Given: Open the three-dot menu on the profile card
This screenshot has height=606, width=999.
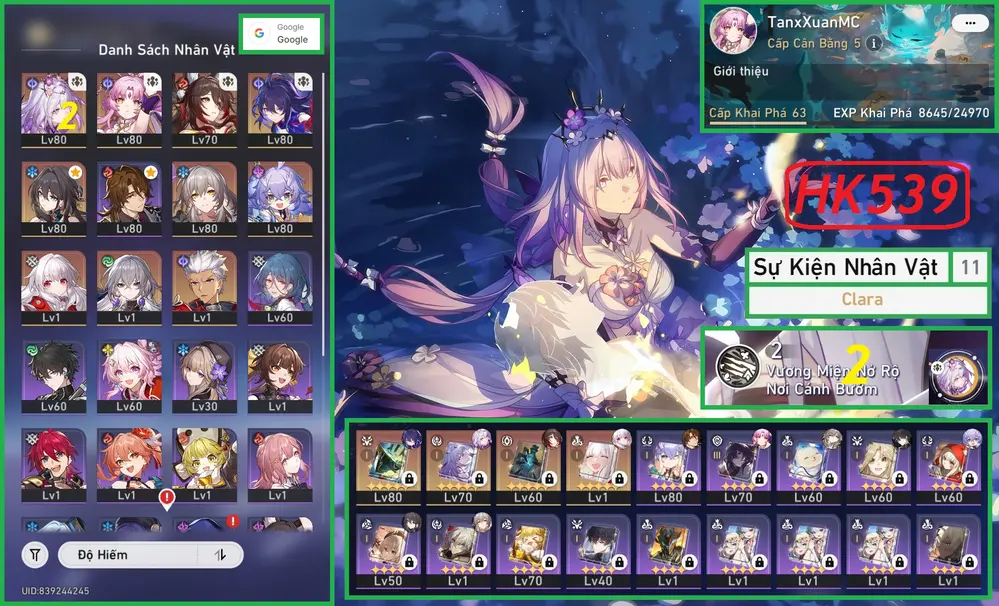Looking at the screenshot, I should click(966, 22).
